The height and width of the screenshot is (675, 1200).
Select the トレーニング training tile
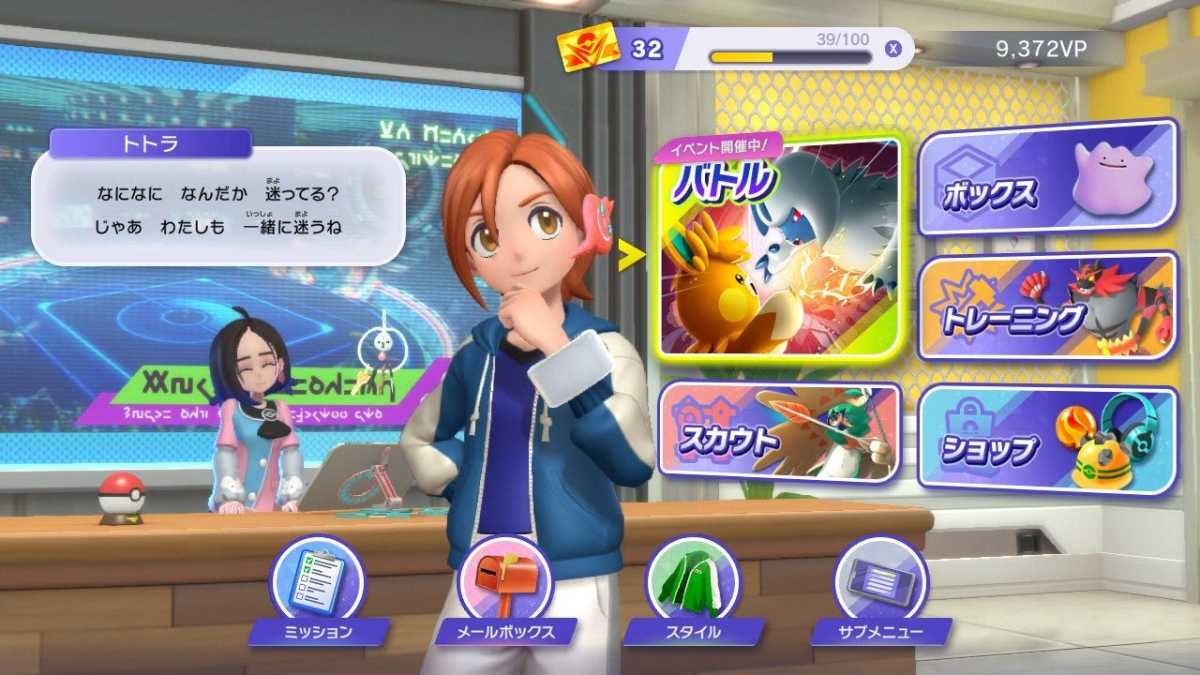[1046, 306]
